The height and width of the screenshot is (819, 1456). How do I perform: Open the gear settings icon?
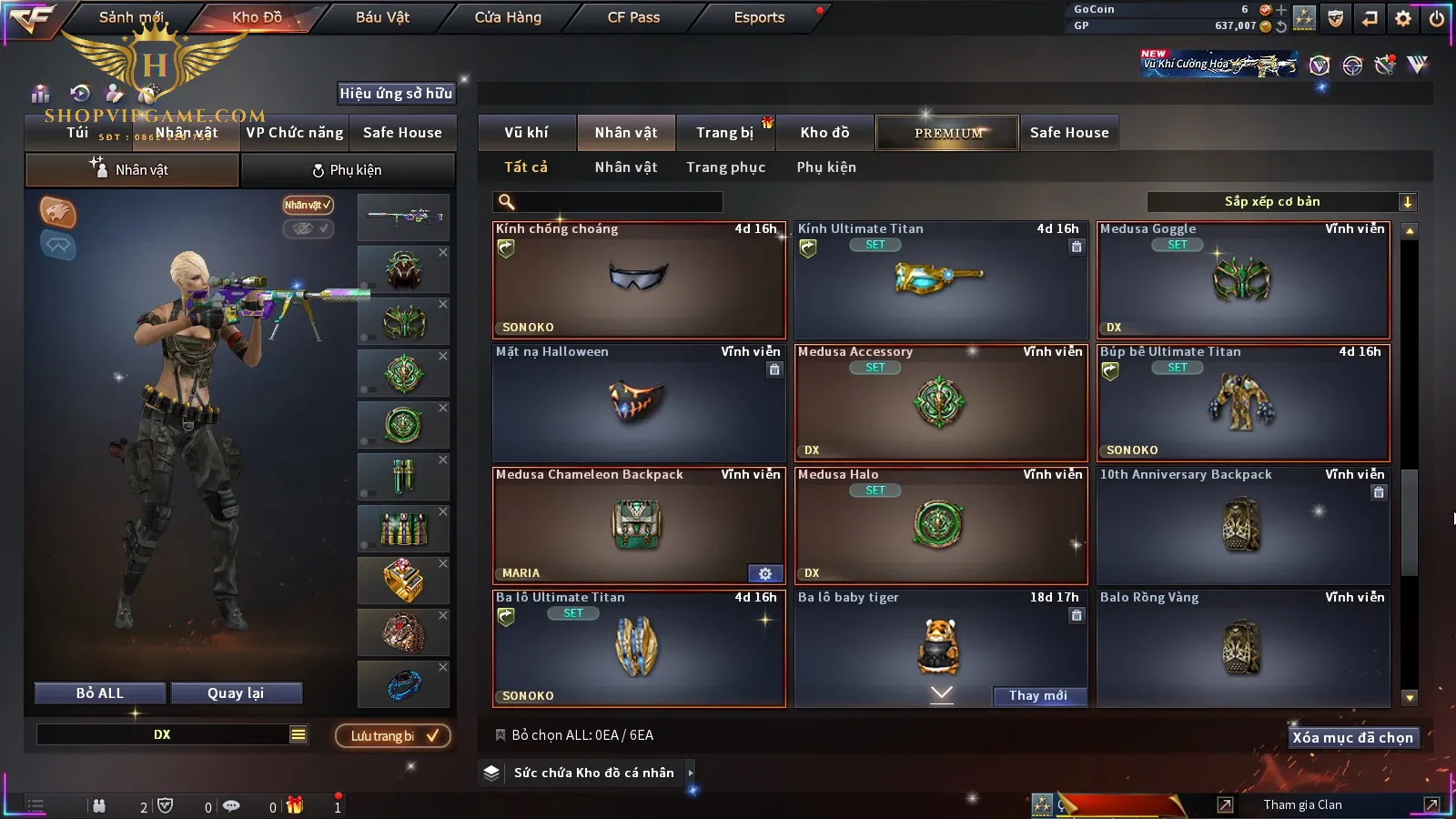pyautogui.click(x=1403, y=18)
